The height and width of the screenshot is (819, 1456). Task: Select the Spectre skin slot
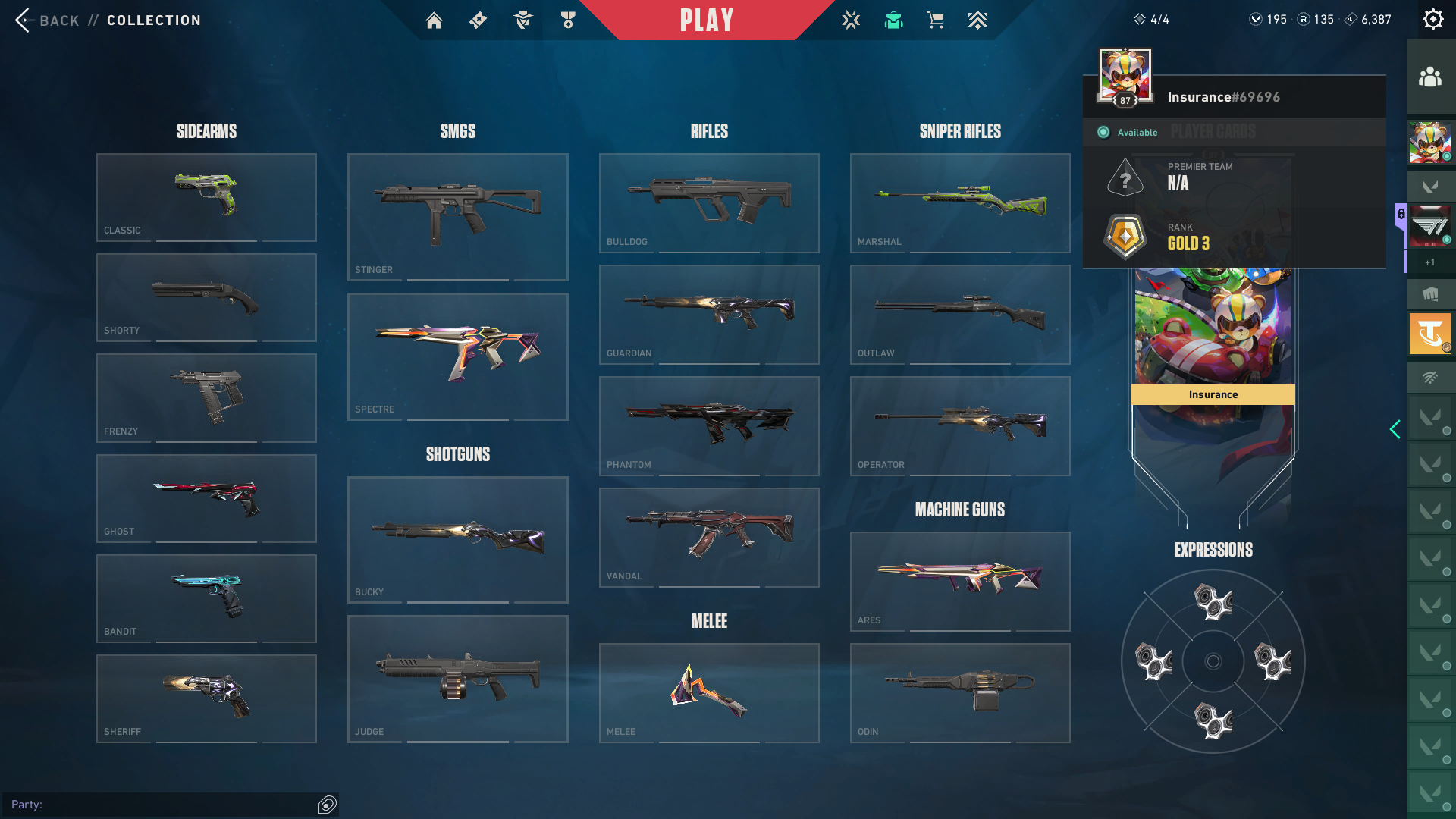[457, 356]
